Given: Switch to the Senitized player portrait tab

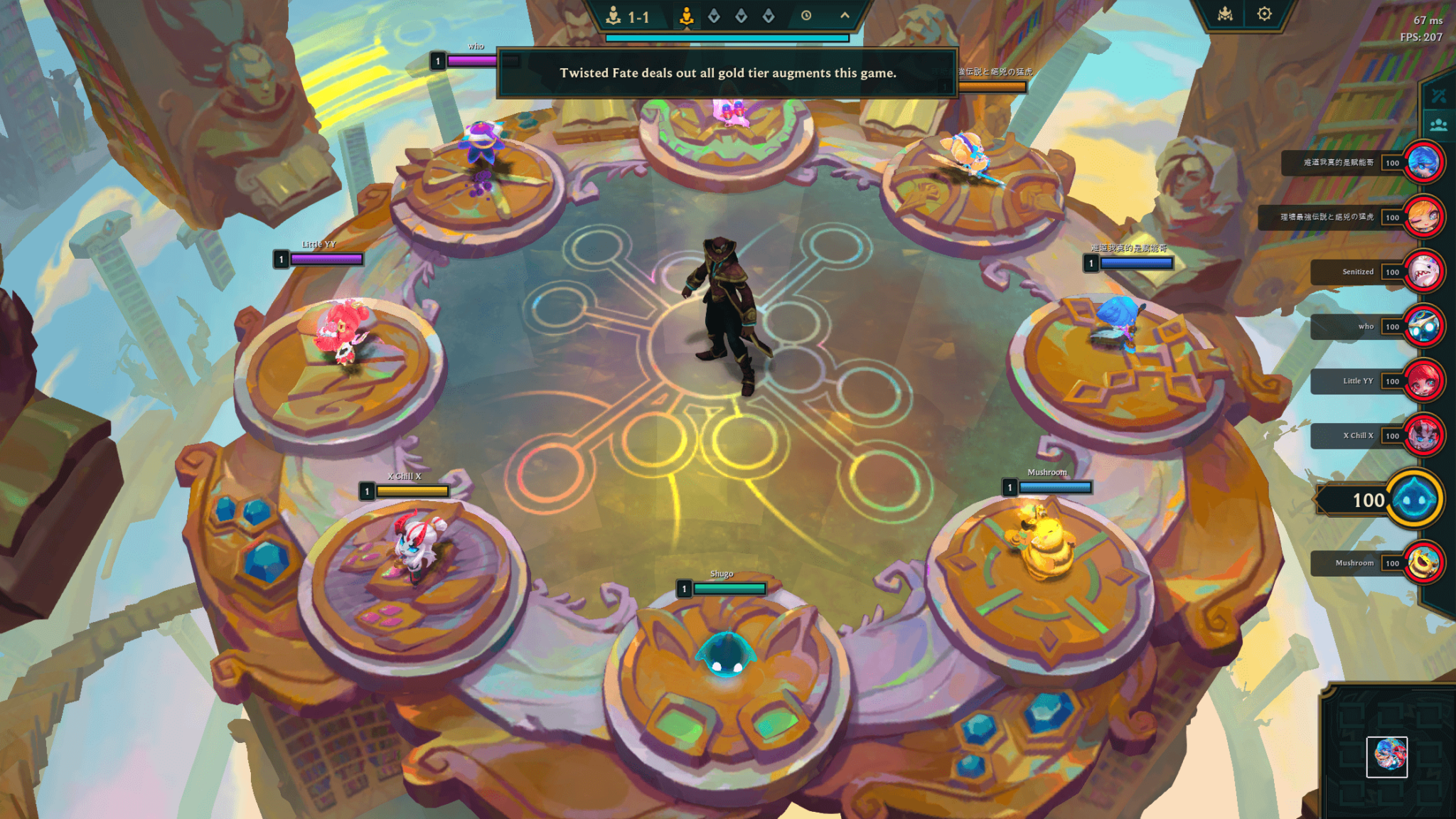Looking at the screenshot, I should (x=1425, y=272).
